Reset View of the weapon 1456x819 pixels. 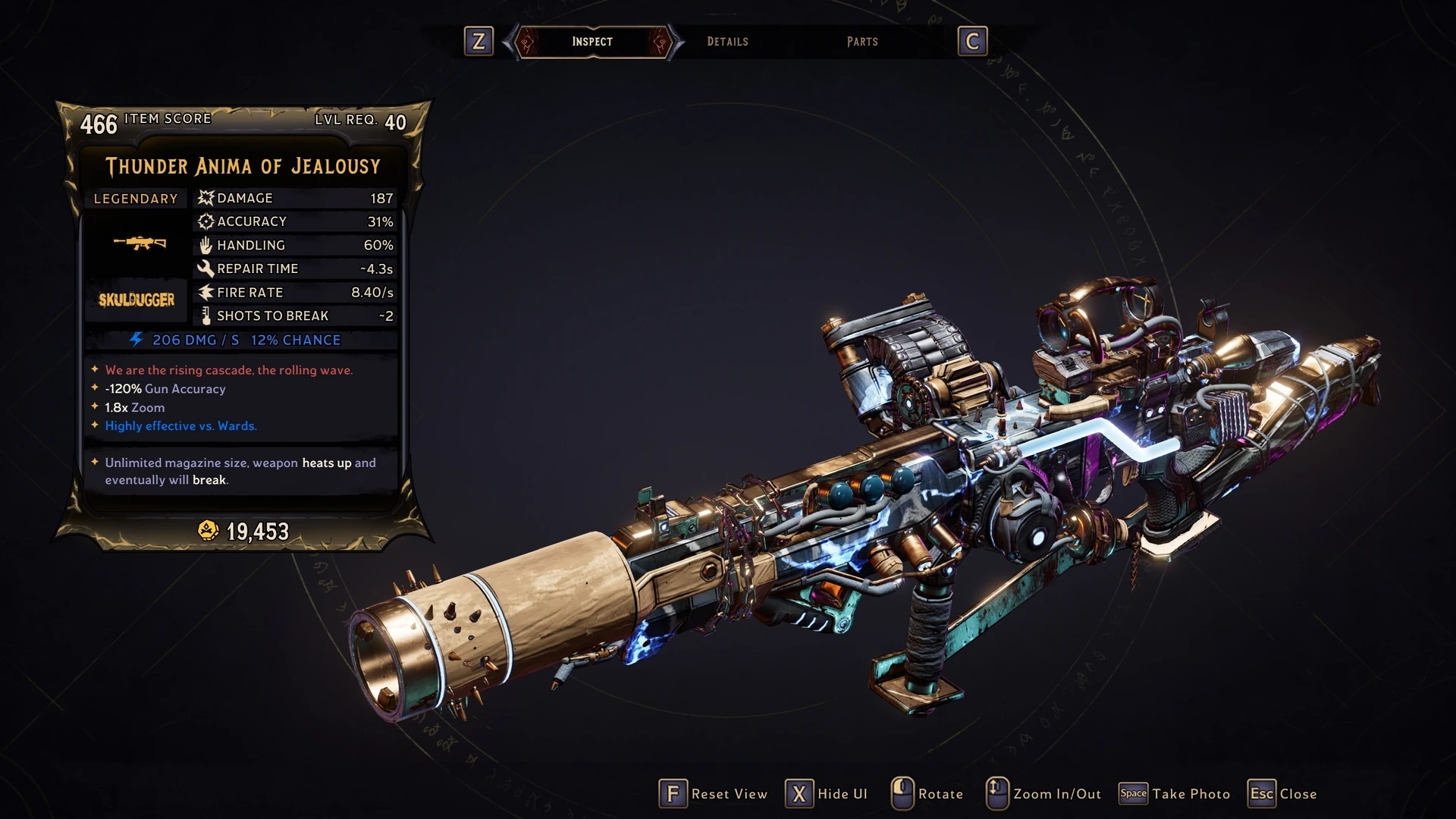pyautogui.click(x=713, y=794)
